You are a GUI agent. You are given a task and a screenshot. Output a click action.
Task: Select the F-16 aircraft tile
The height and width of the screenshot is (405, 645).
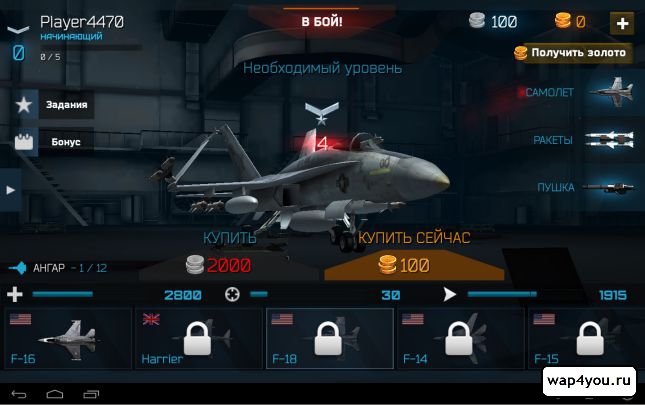[x=68, y=339]
